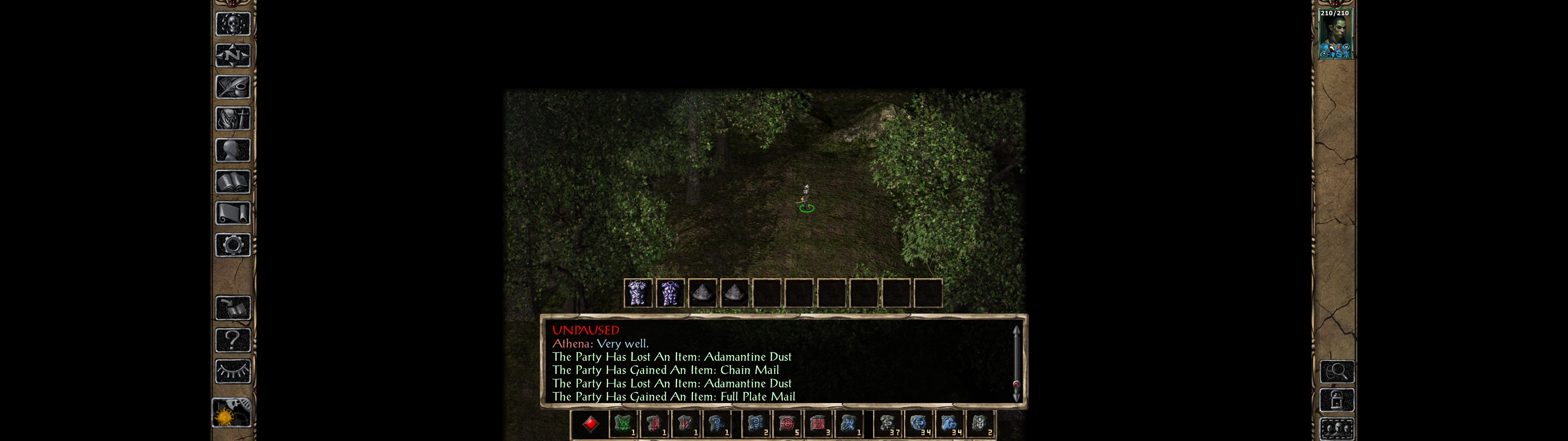Open the mage spellbook button
1568x441 pixels.
pos(232,182)
